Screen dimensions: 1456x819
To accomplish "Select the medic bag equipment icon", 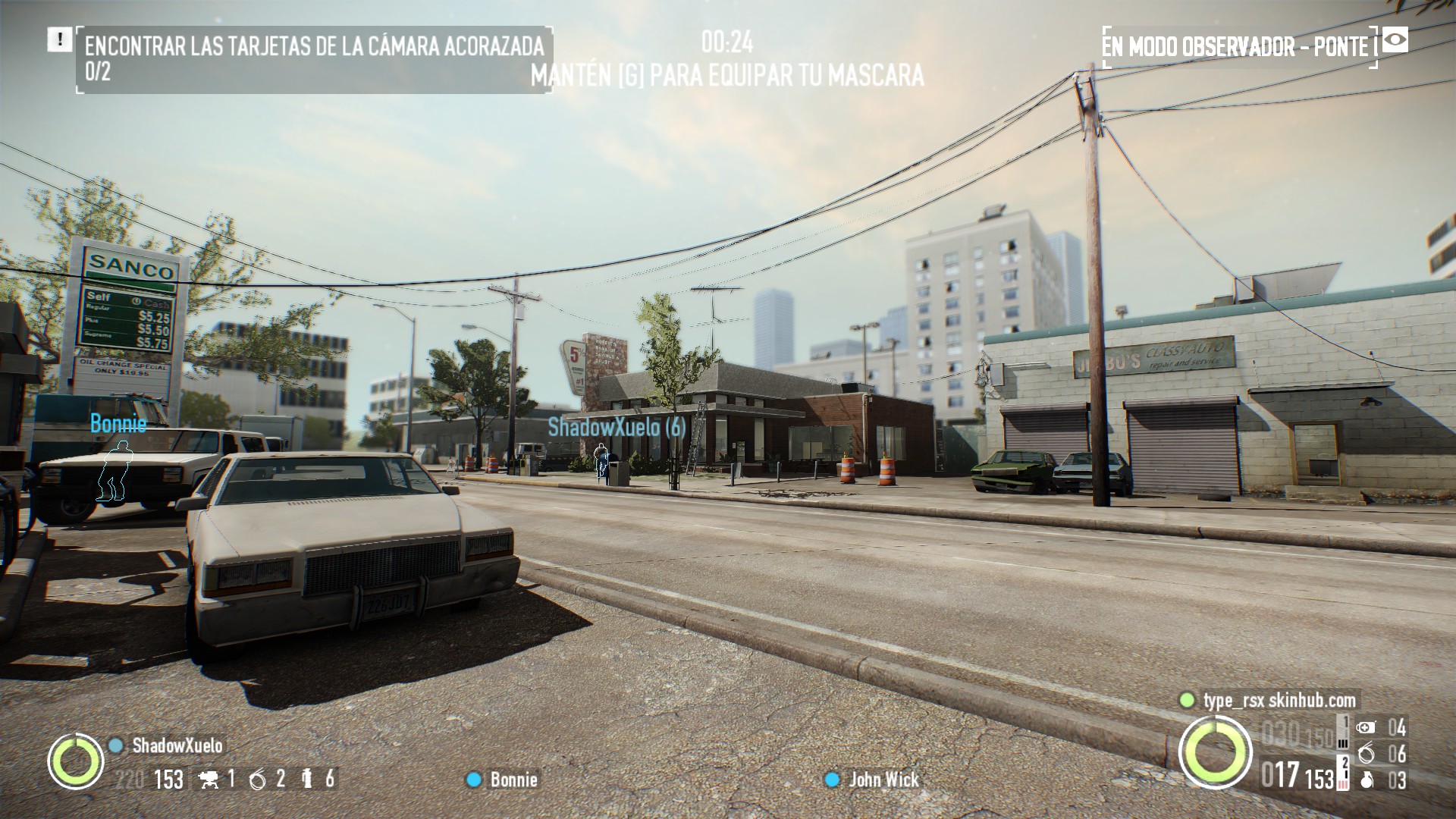I will click(x=1366, y=728).
